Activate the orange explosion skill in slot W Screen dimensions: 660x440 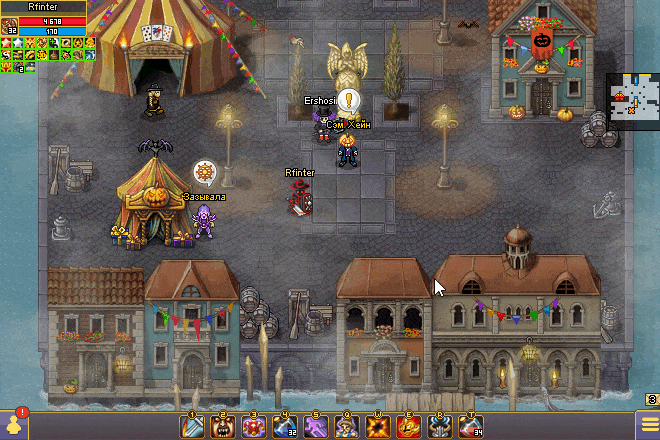coord(378,426)
